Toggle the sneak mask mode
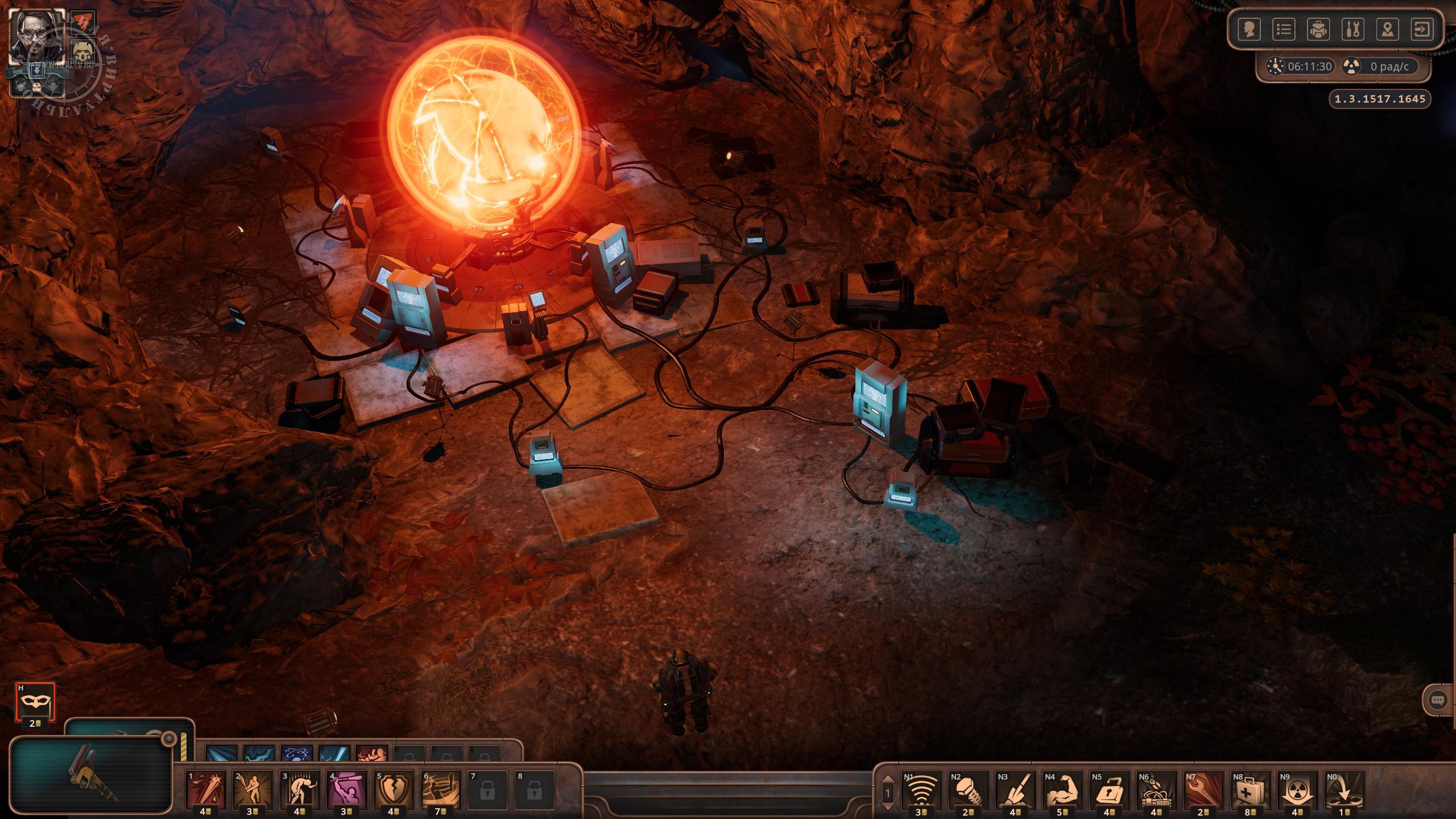This screenshot has height=819, width=1456. pyautogui.click(x=35, y=703)
